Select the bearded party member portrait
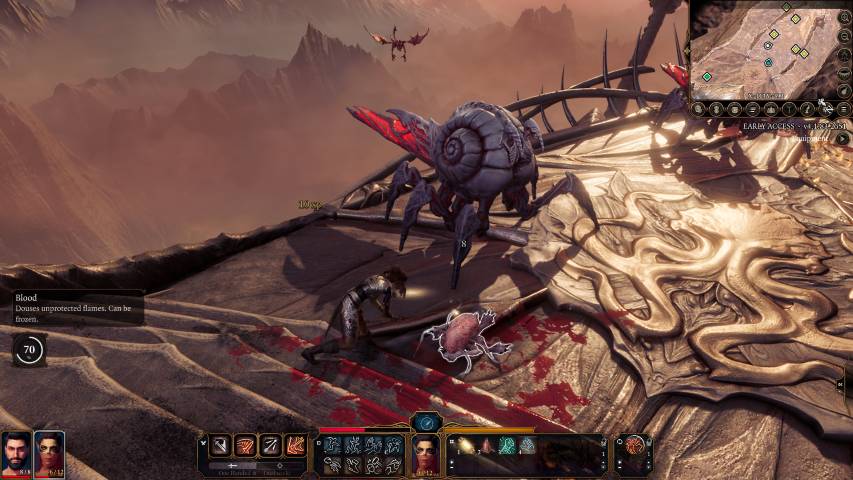 (16, 454)
